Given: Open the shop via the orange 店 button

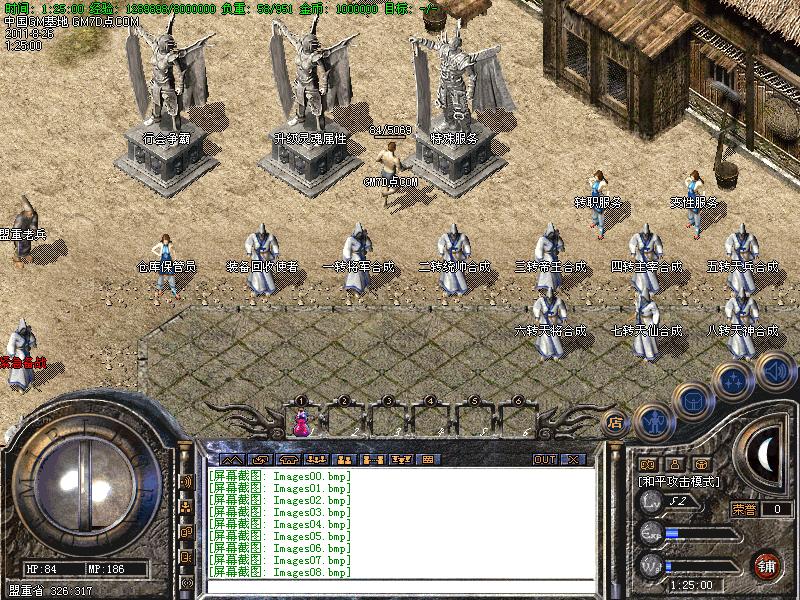Looking at the screenshot, I should tap(615, 423).
